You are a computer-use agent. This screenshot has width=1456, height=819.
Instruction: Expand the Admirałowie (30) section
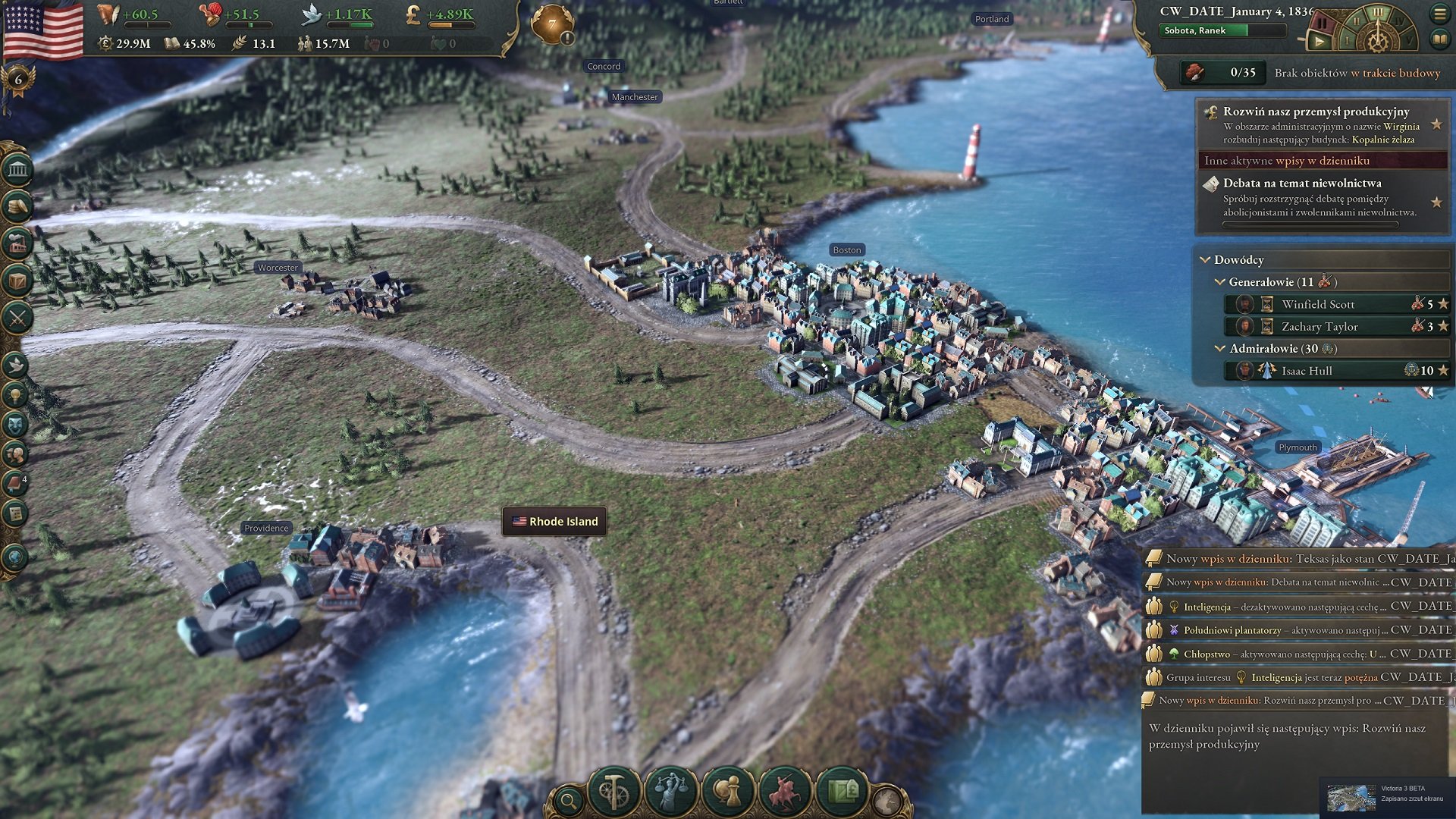[x=1221, y=350]
